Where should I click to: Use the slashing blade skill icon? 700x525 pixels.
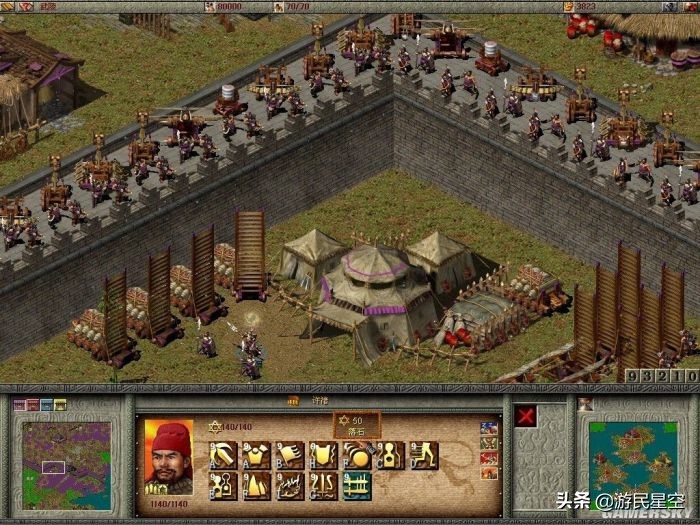[x=224, y=456]
